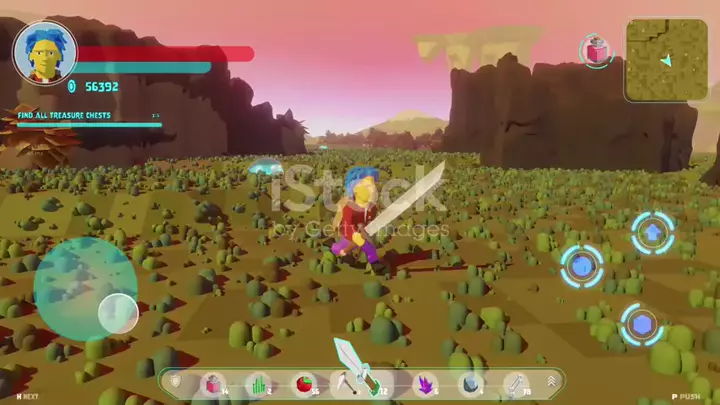The width and height of the screenshot is (720, 405).
Task: Select the grey stone hotbar slot
Action: click(x=468, y=383)
